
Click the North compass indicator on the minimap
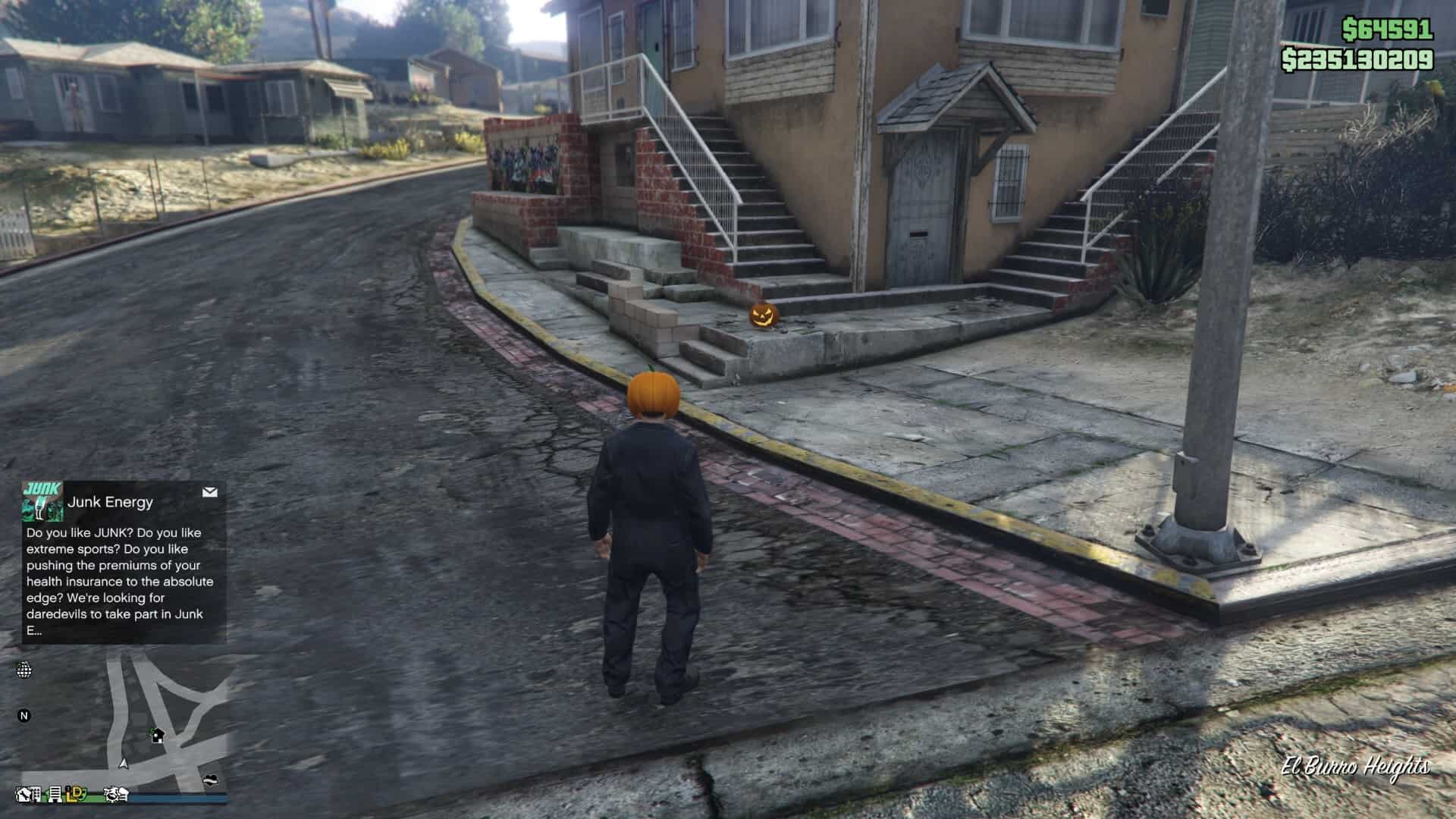[x=25, y=716]
